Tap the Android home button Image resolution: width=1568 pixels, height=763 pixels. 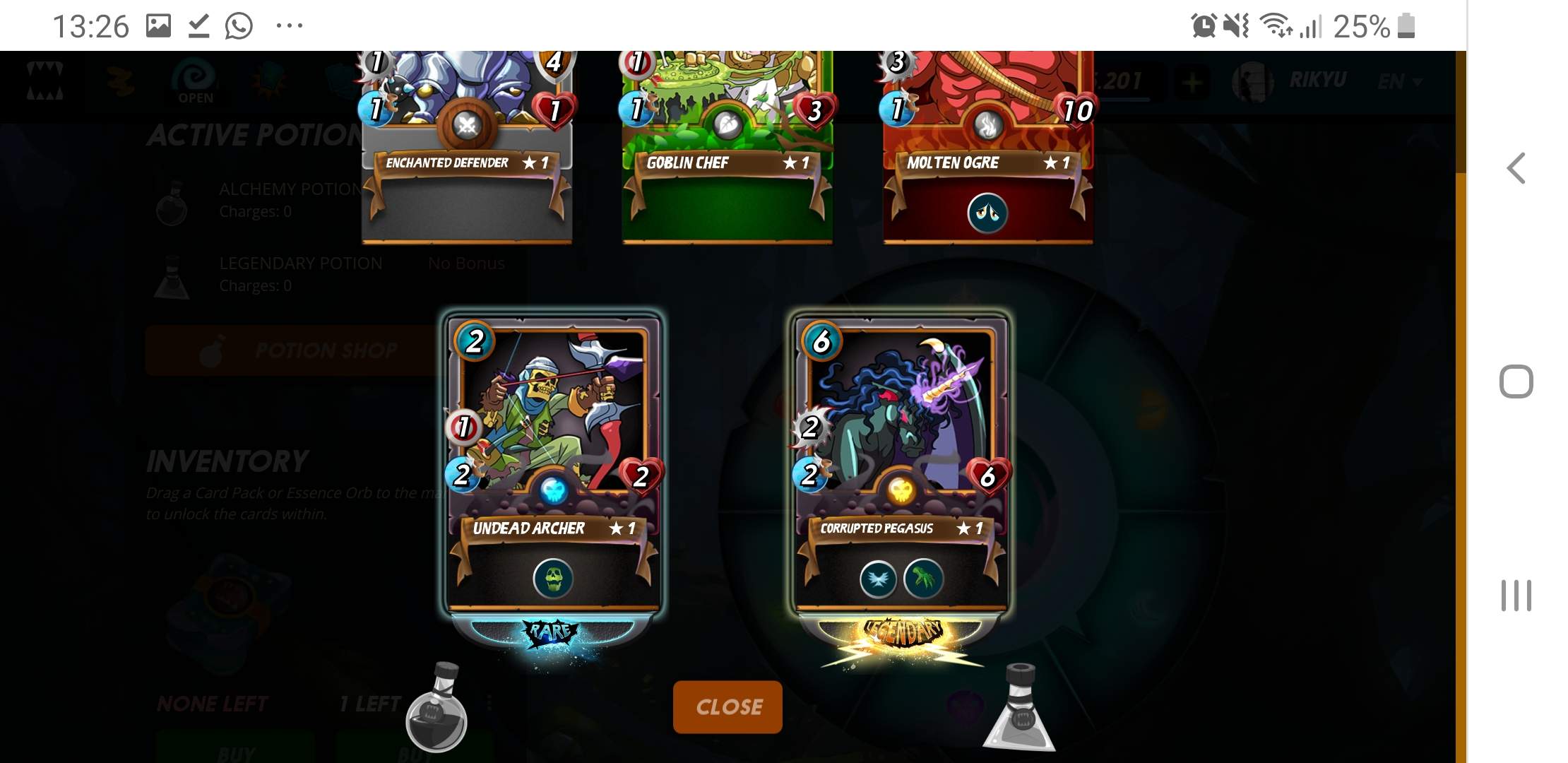1516,381
